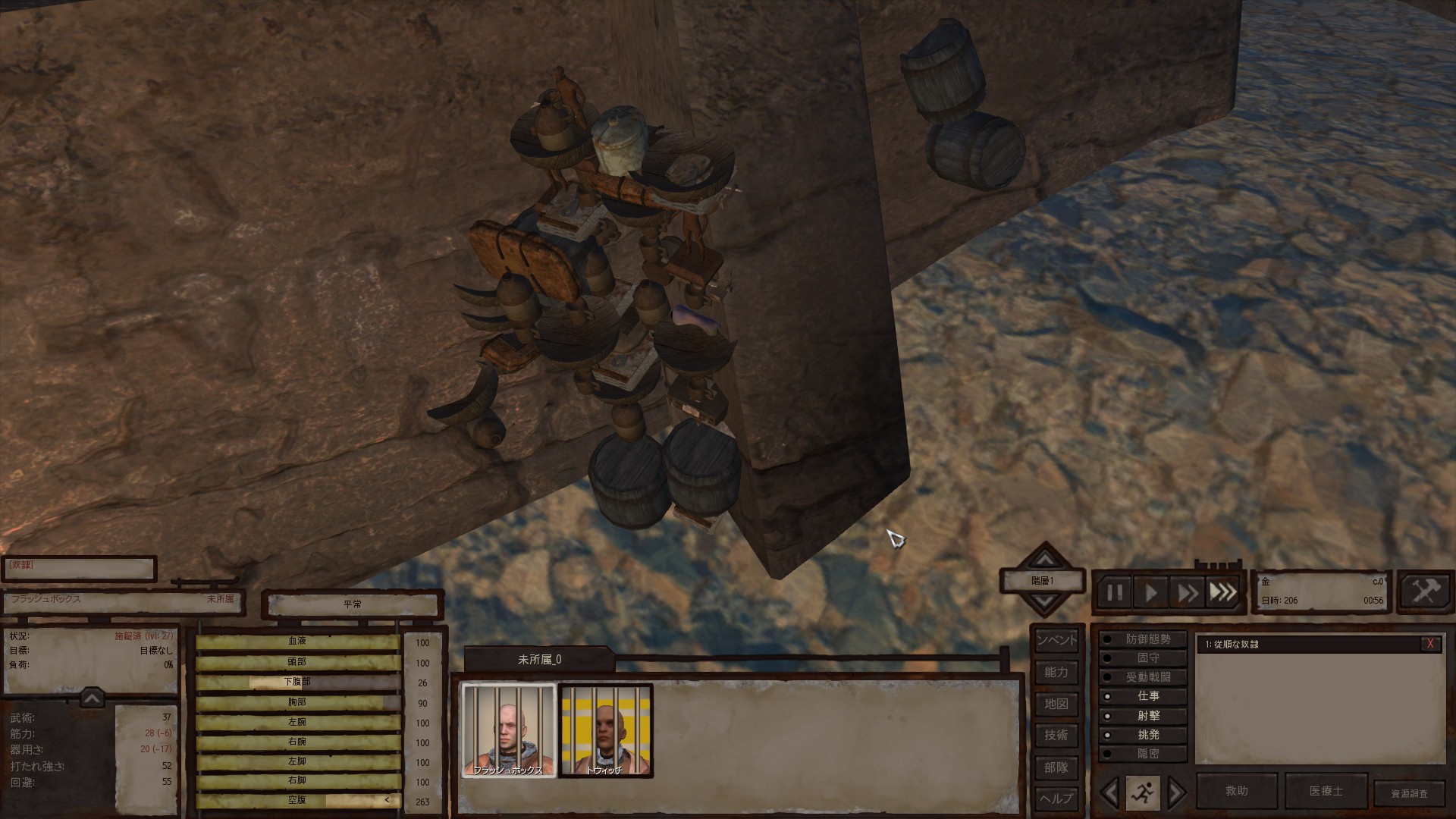Toggle the 防御態勢 defensive stance
Screen dimensions: 1456x819
(1147, 639)
